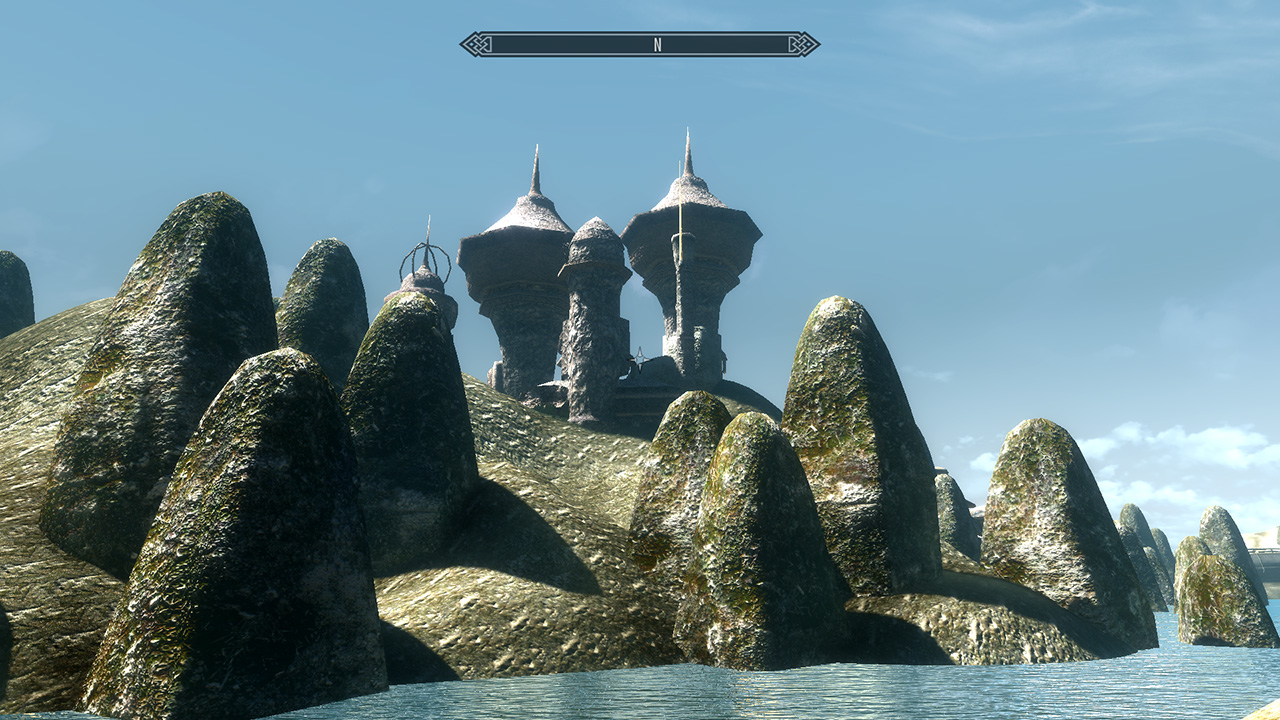Select the north marker on the compass

(657, 44)
